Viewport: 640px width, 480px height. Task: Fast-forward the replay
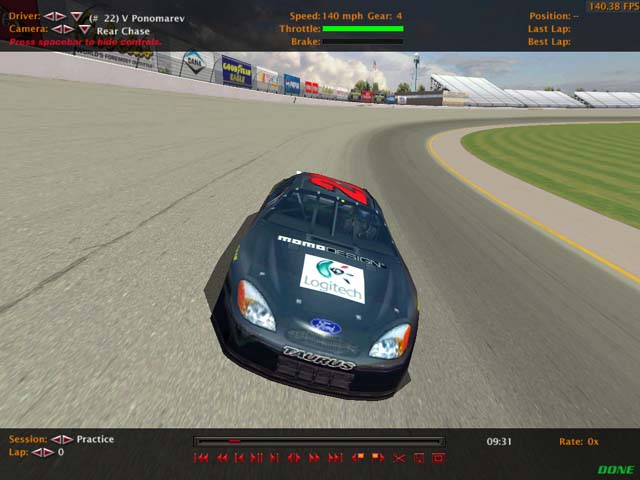(x=314, y=458)
